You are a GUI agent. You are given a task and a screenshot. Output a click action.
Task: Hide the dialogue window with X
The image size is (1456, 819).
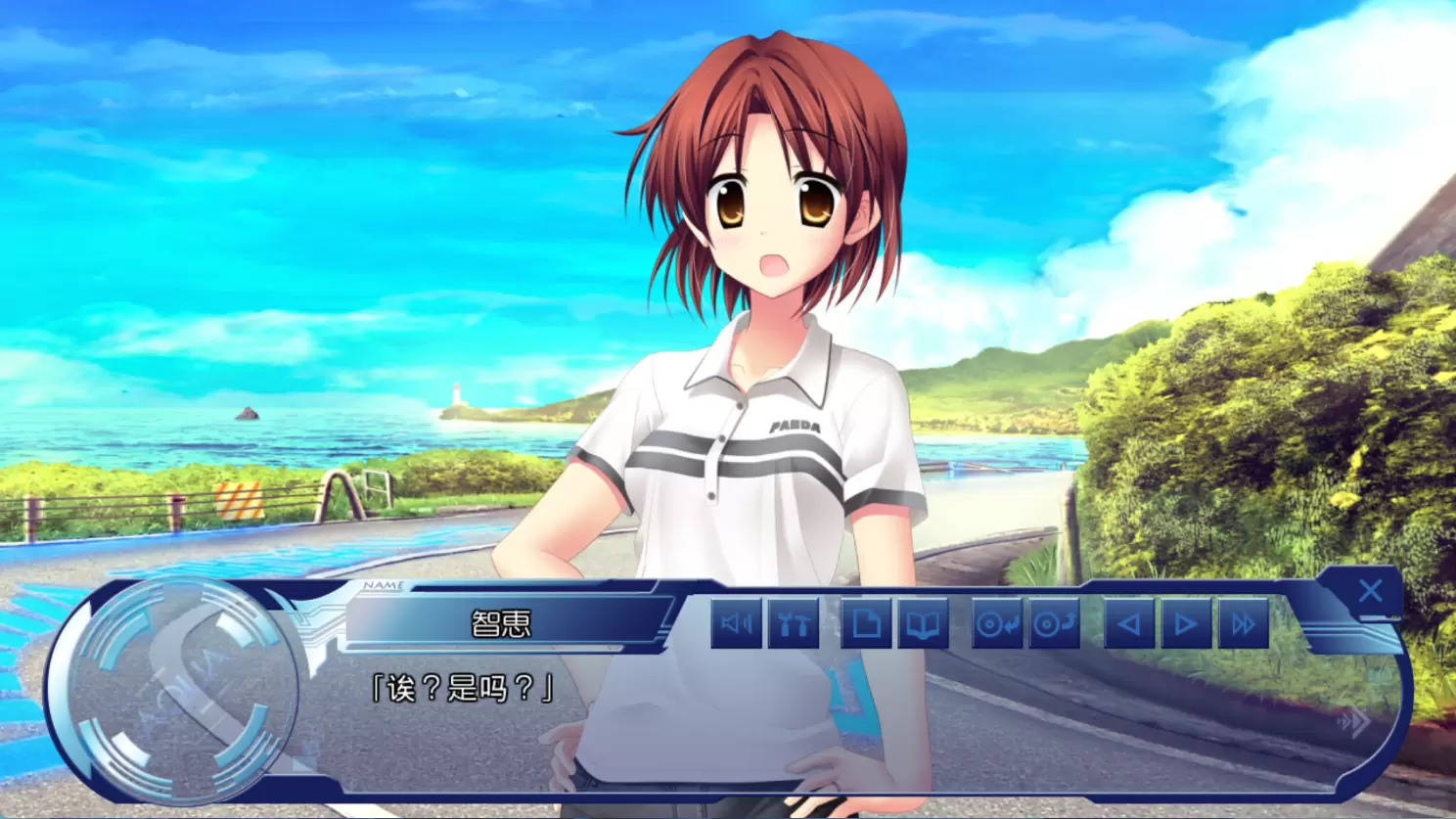[1370, 591]
